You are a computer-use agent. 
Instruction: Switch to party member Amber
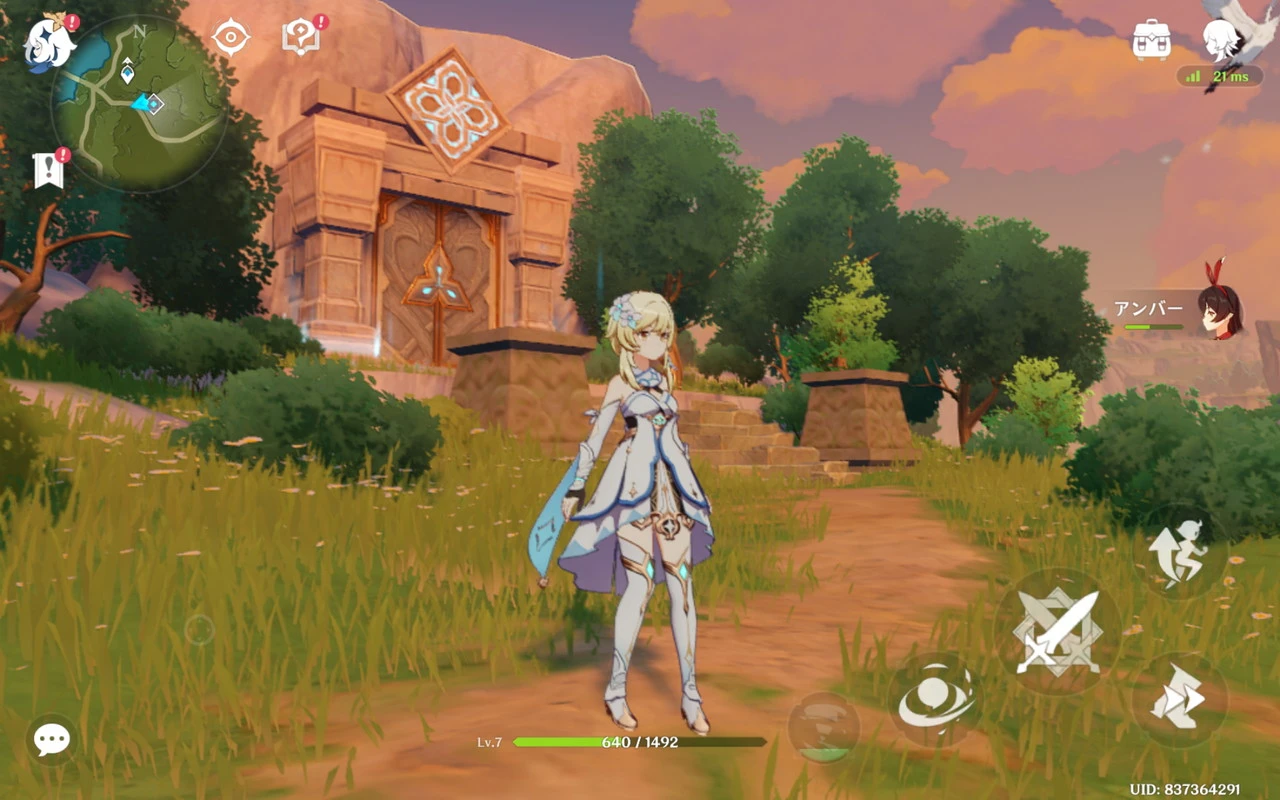click(x=1218, y=312)
